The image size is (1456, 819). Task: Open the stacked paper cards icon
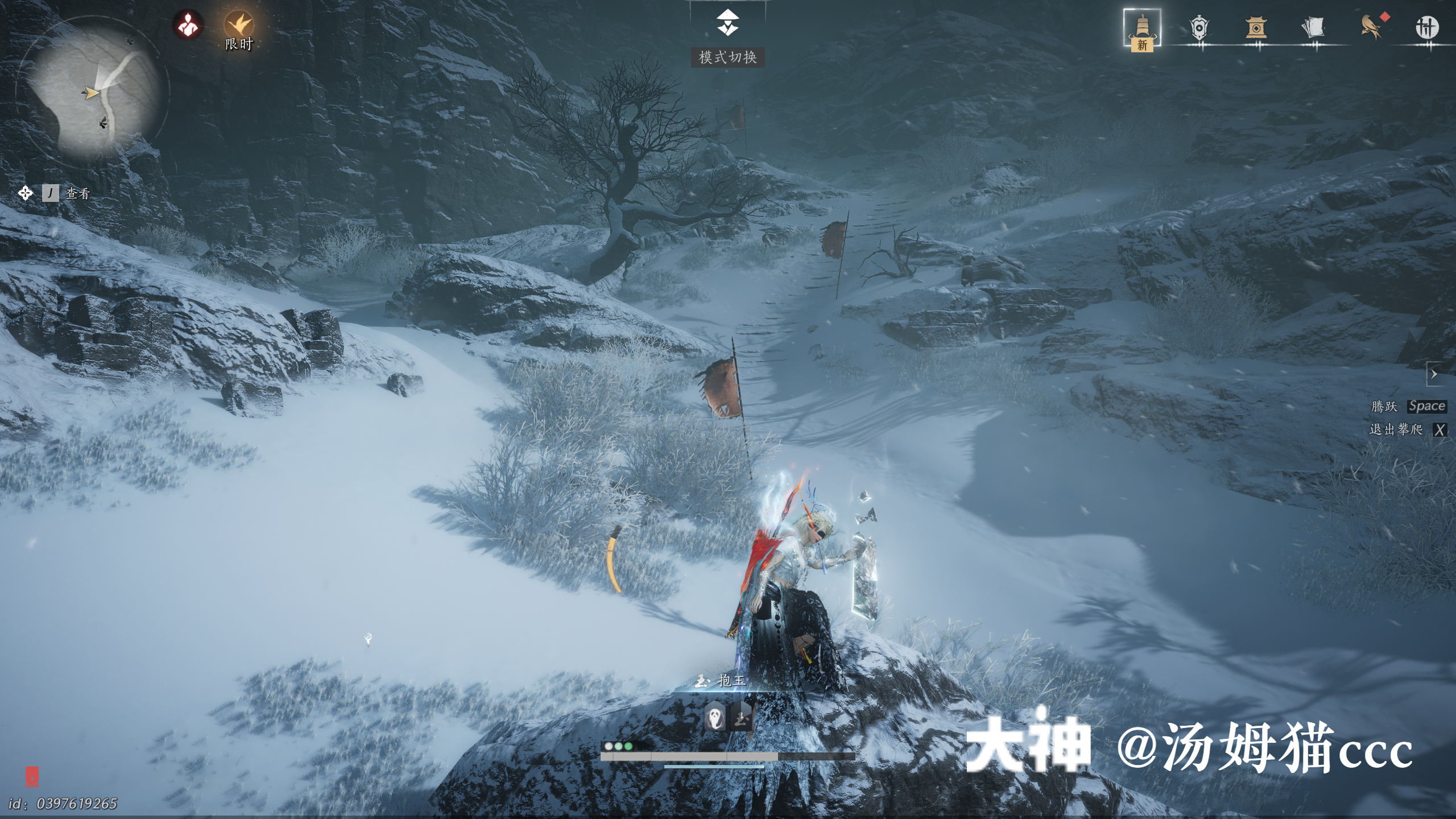[1313, 27]
